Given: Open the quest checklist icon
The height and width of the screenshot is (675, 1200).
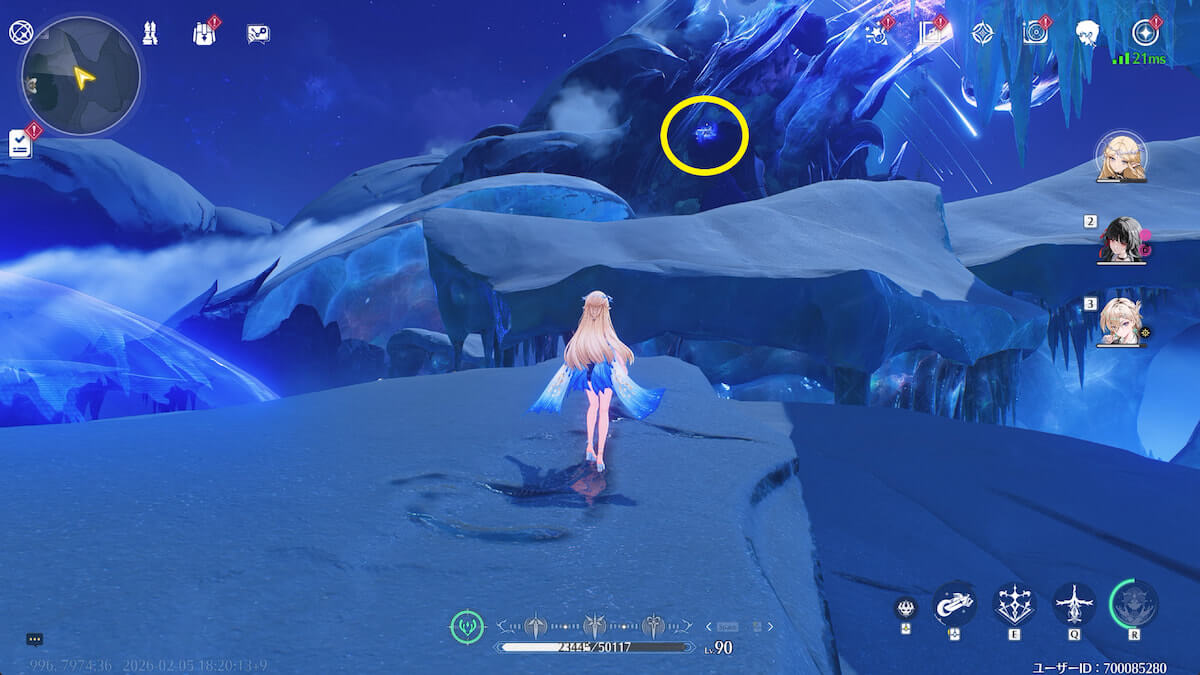Looking at the screenshot, I should [20, 143].
